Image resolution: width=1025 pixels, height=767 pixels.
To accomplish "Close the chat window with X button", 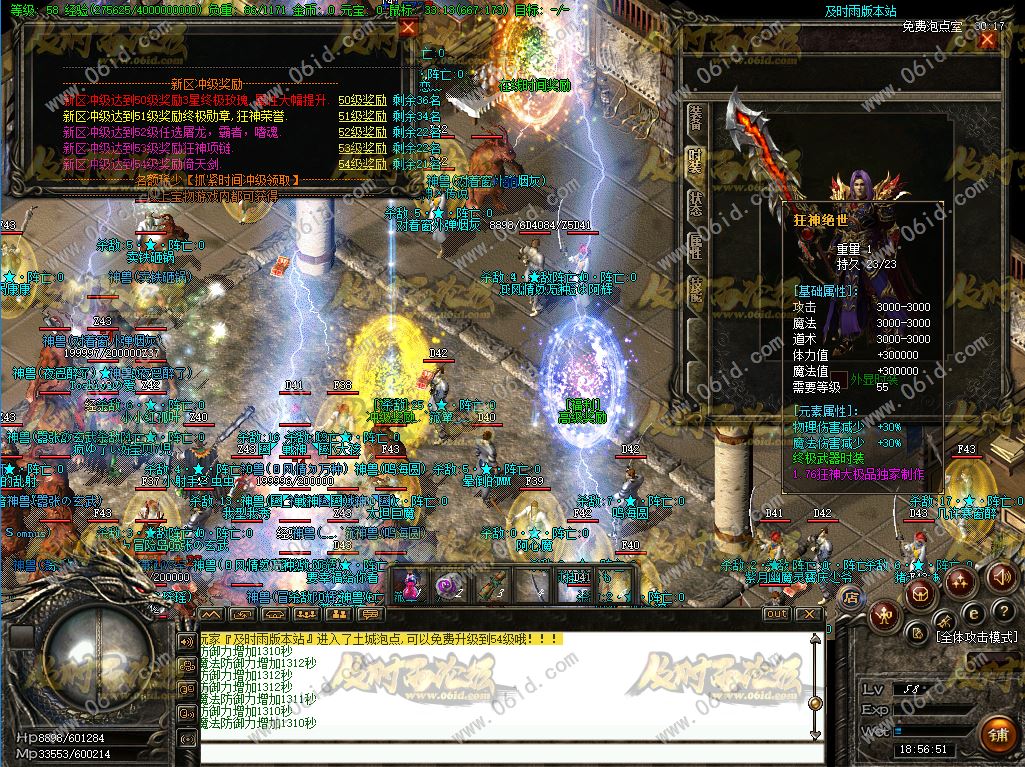I will [808, 614].
